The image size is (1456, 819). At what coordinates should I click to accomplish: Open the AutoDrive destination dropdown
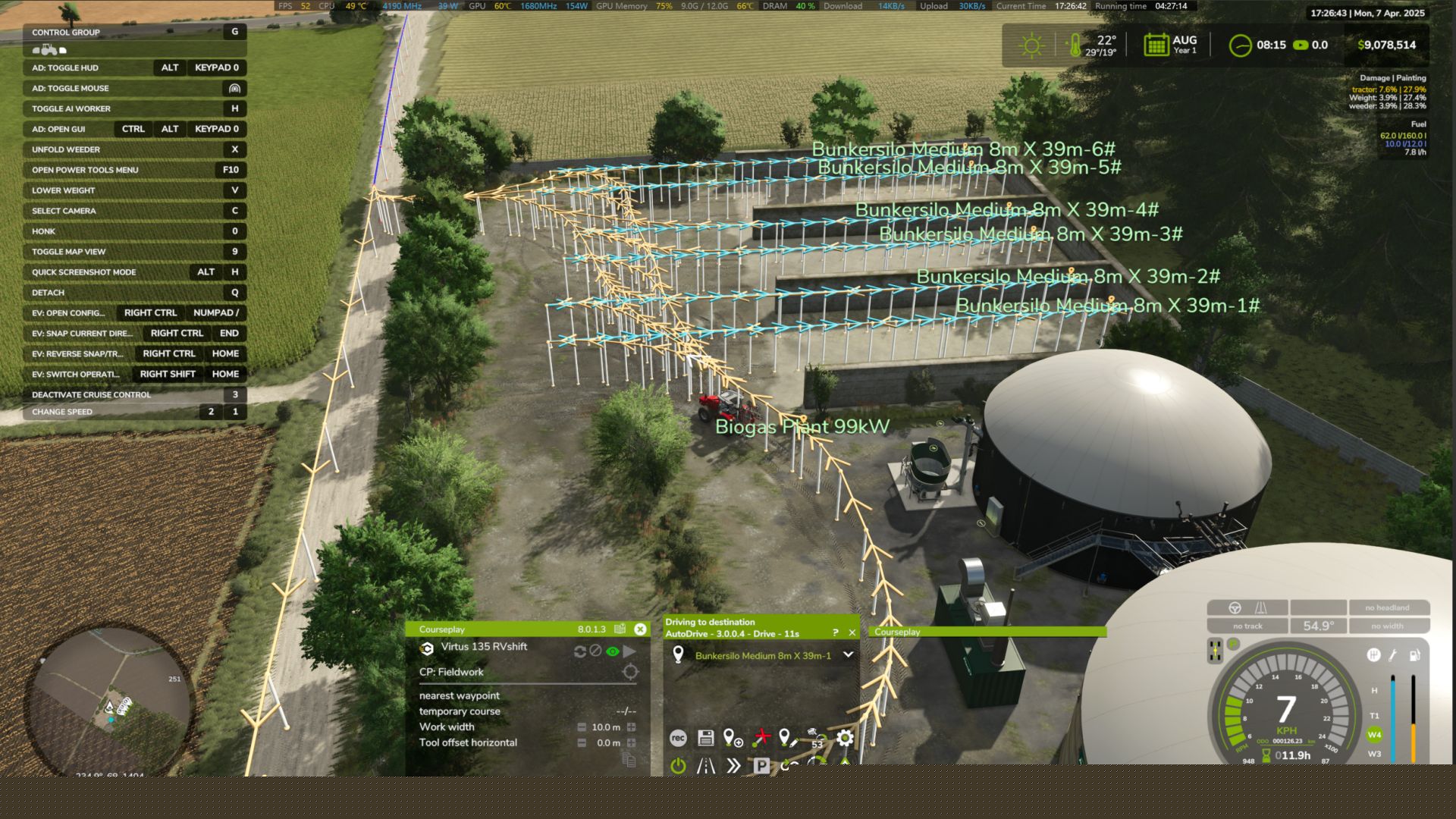[848, 655]
